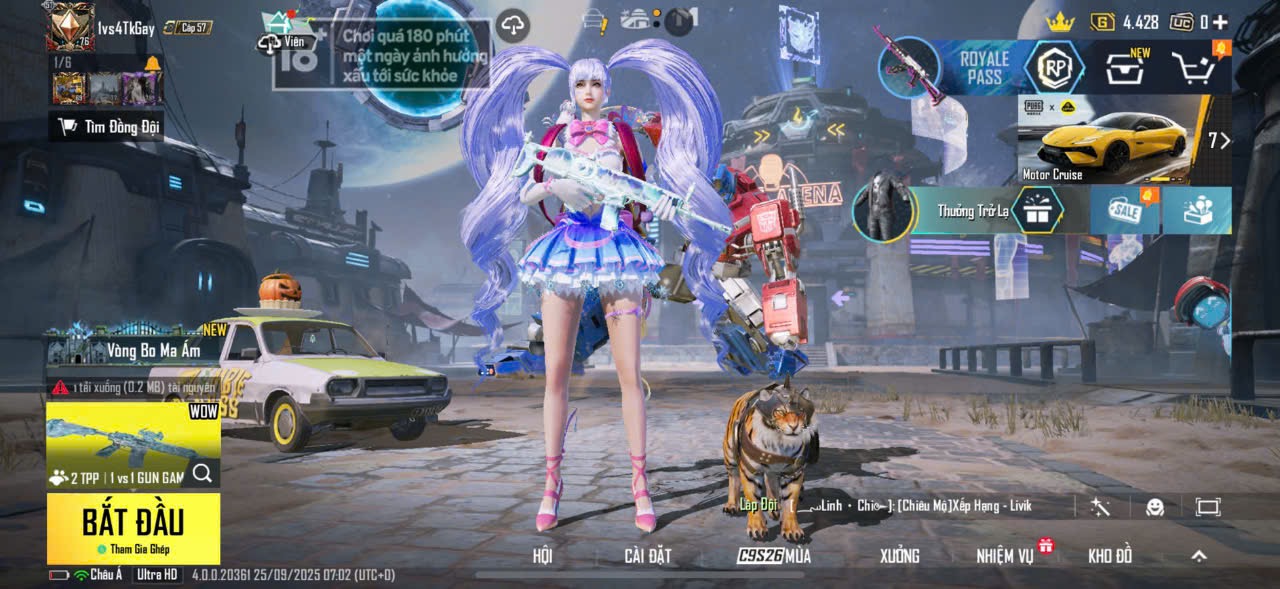Open the player profile avatar Ivs4TkGay

pos(70,26)
